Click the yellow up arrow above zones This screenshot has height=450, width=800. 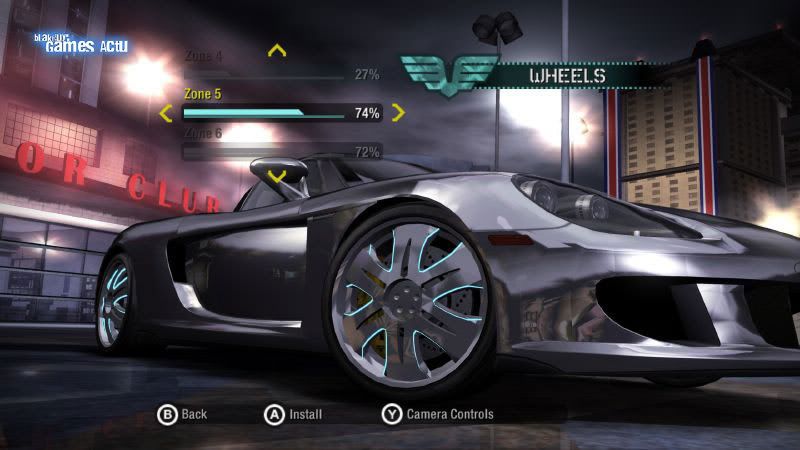coord(278,49)
